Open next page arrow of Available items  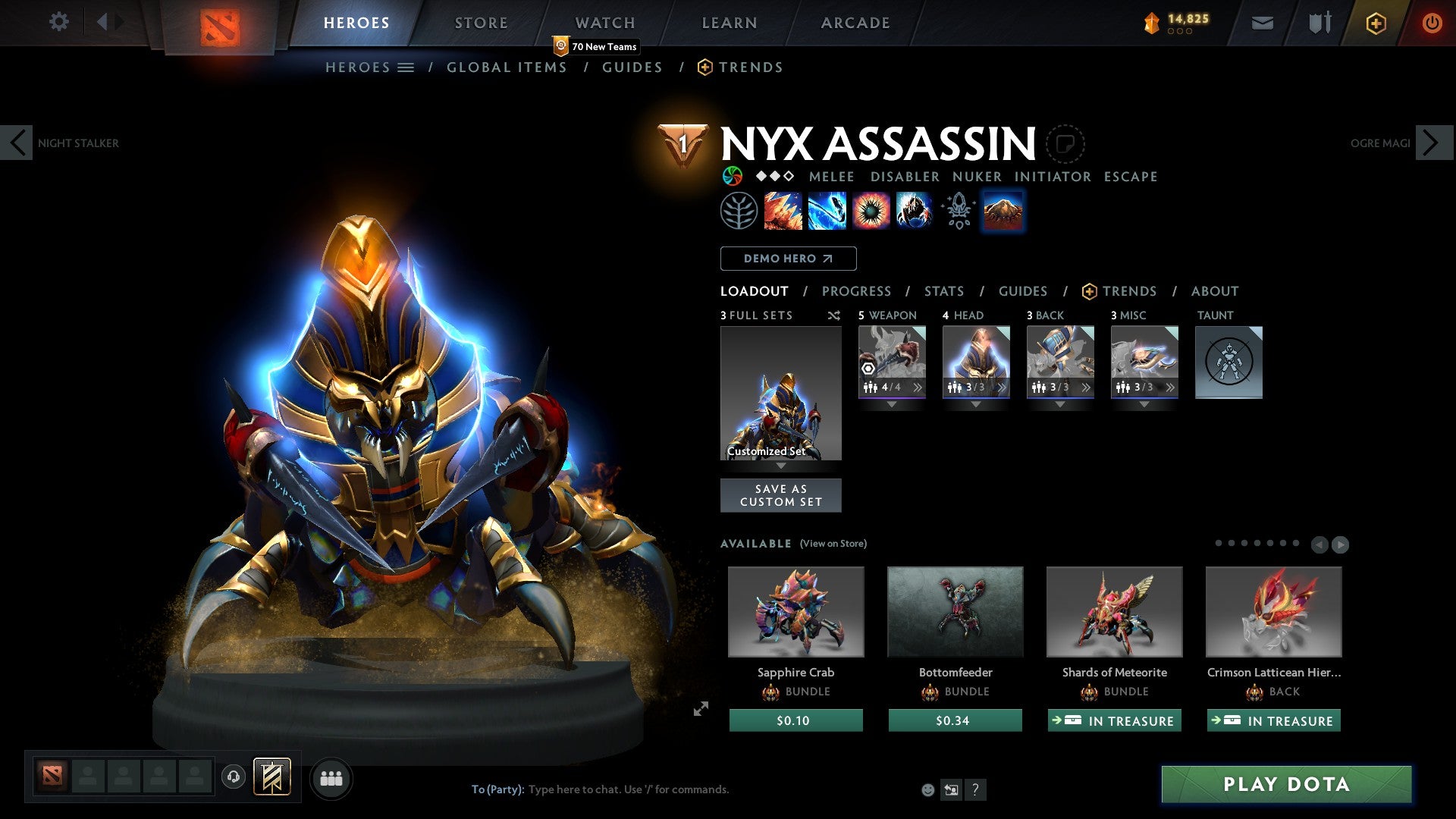pyautogui.click(x=1341, y=544)
